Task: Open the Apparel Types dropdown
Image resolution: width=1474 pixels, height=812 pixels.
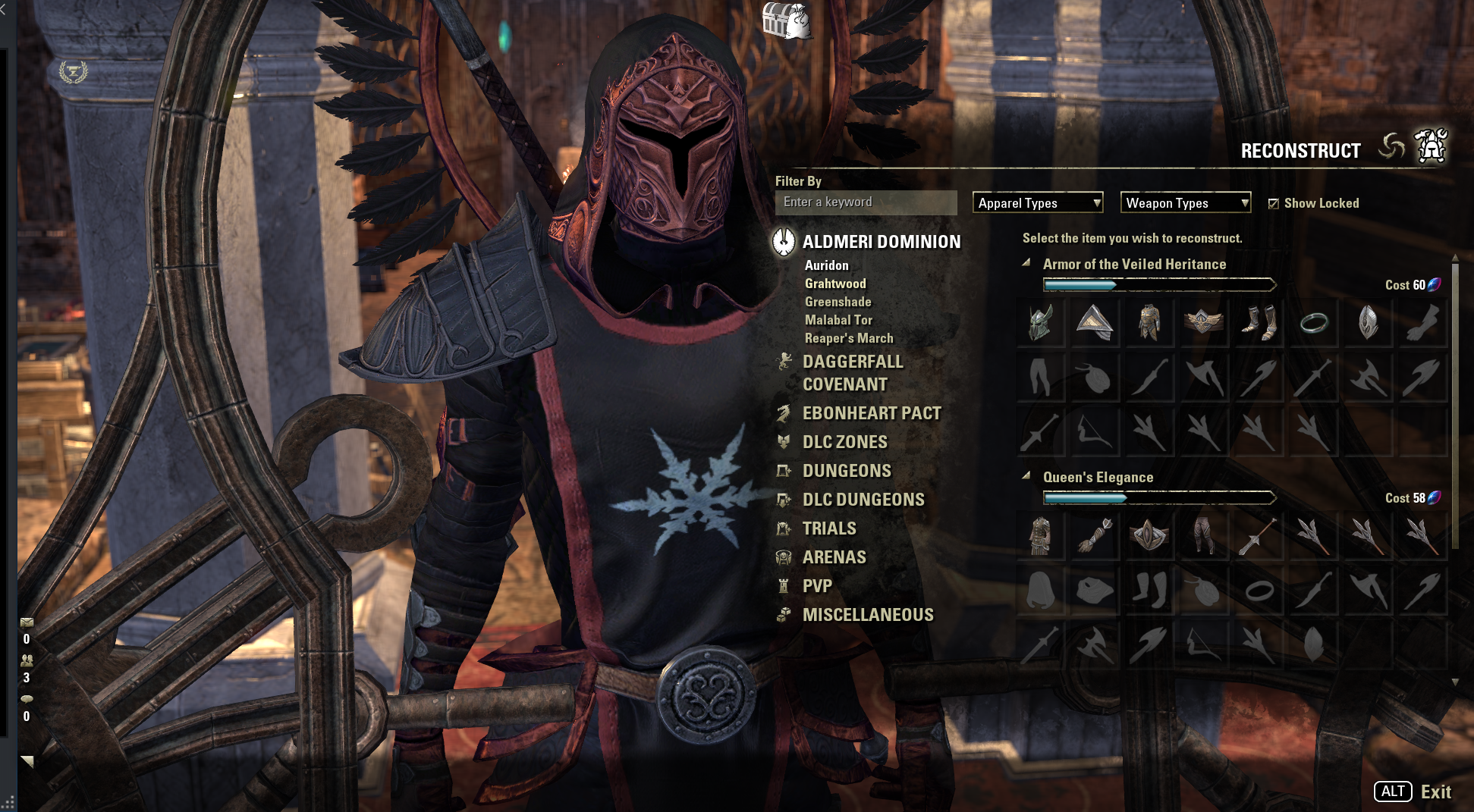Action: tap(1037, 202)
